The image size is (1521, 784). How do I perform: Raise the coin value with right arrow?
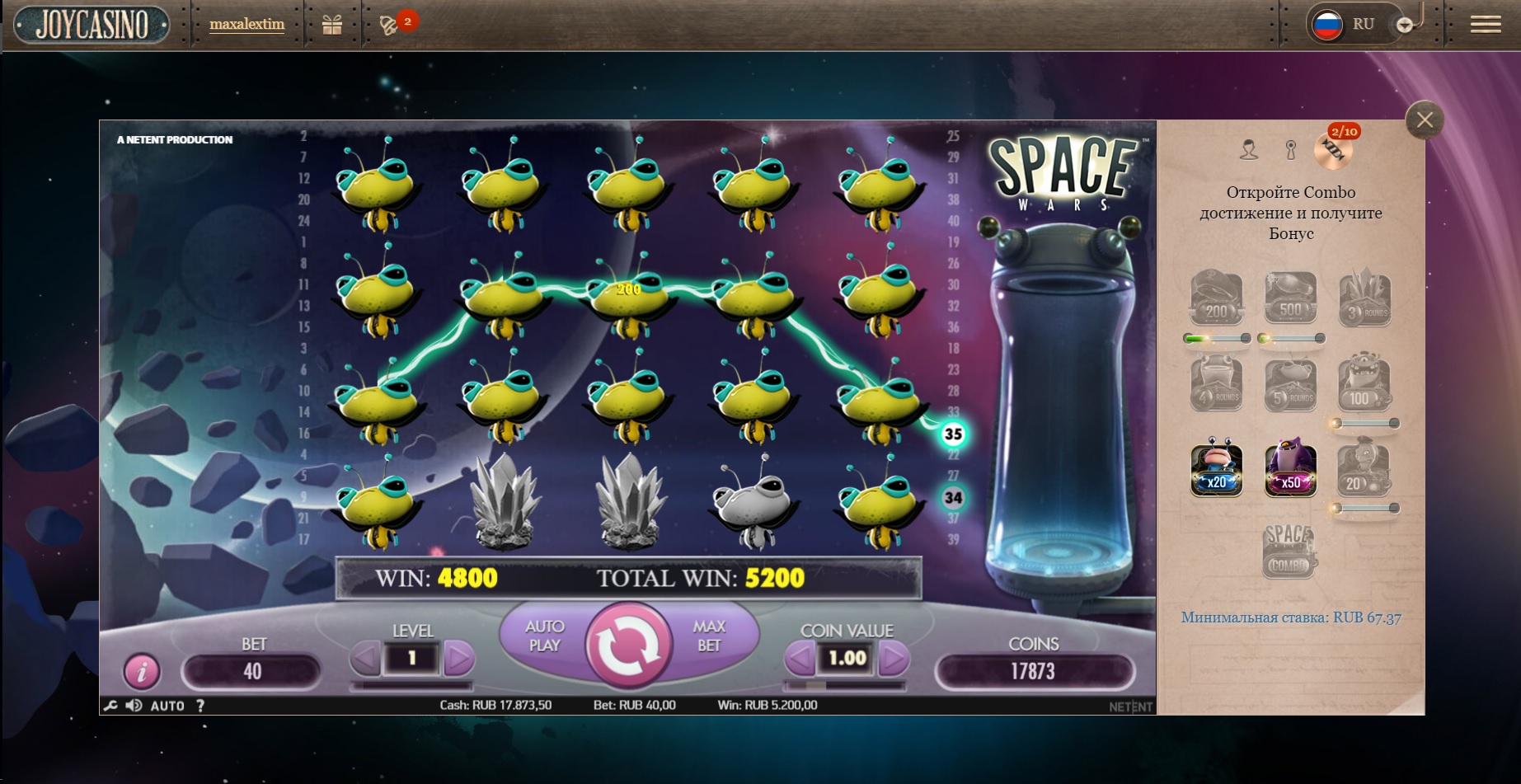(x=894, y=658)
